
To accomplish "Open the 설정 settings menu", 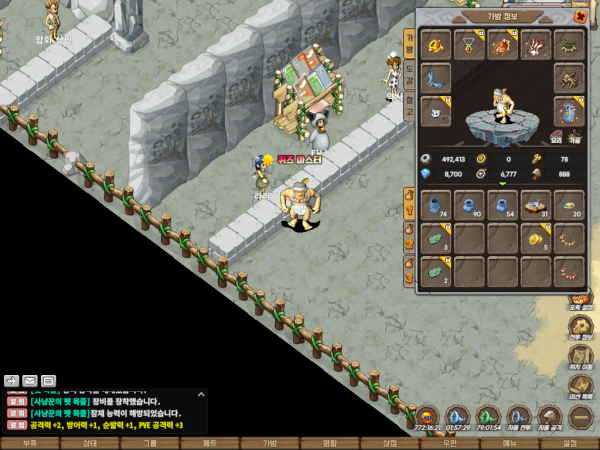I will (x=570, y=443).
